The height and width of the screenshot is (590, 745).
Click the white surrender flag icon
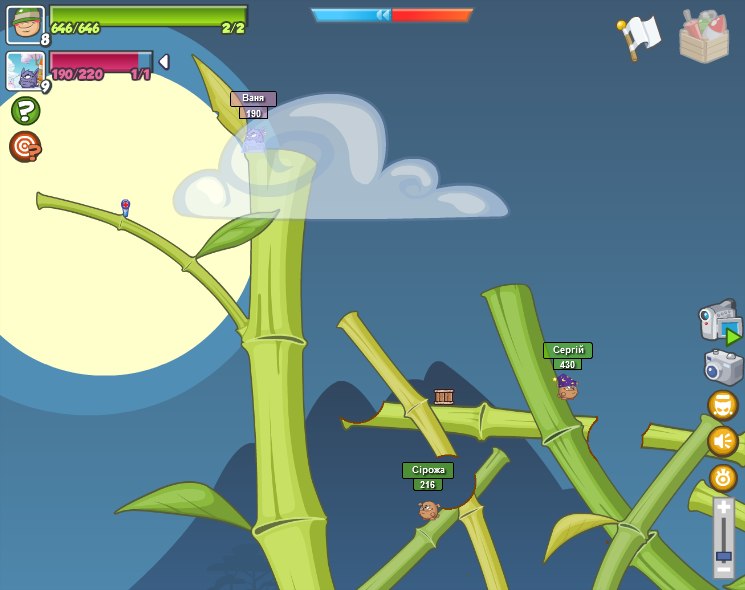pos(639,36)
